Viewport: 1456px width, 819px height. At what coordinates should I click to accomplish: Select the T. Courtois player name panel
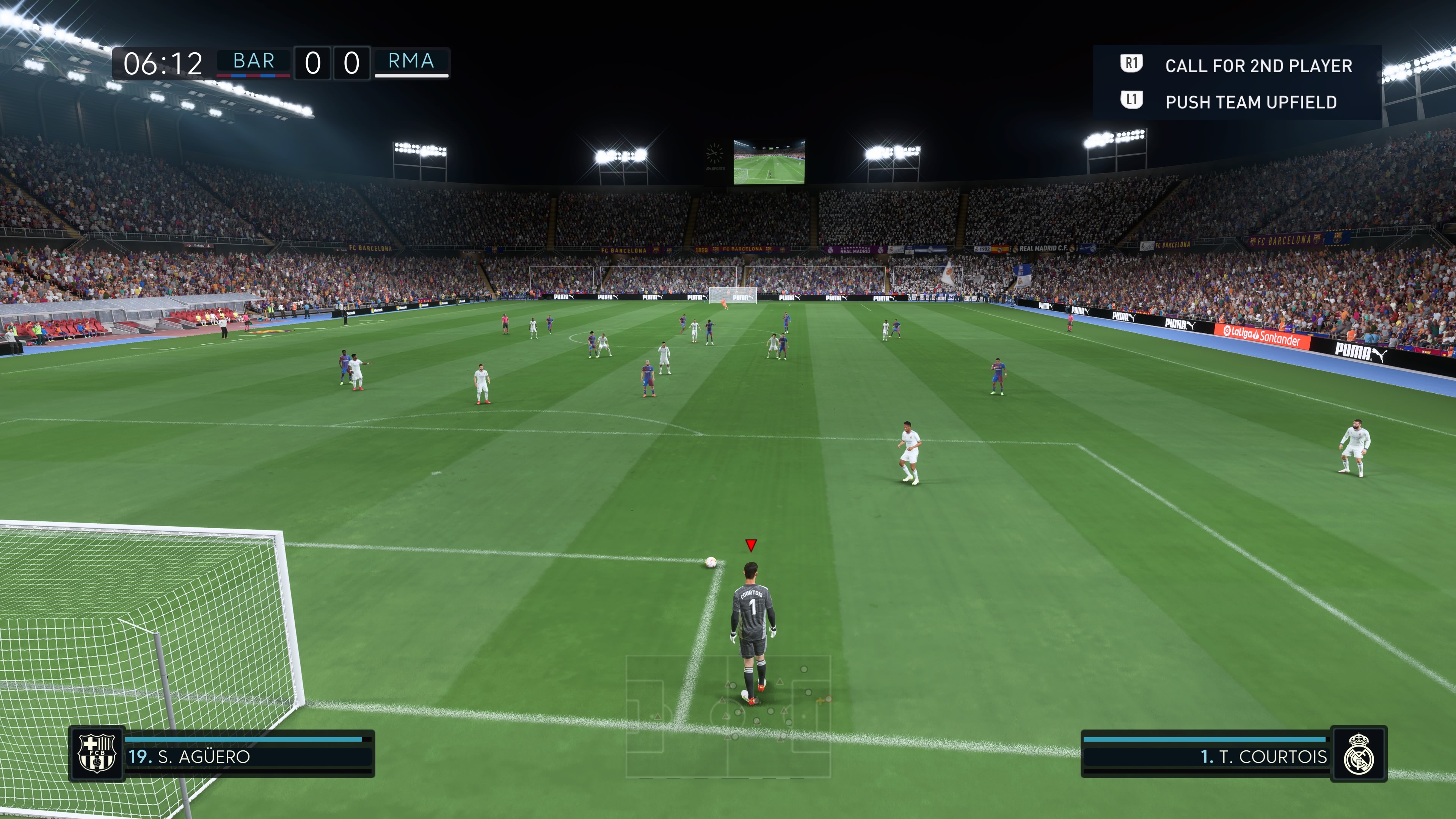coord(1206,756)
